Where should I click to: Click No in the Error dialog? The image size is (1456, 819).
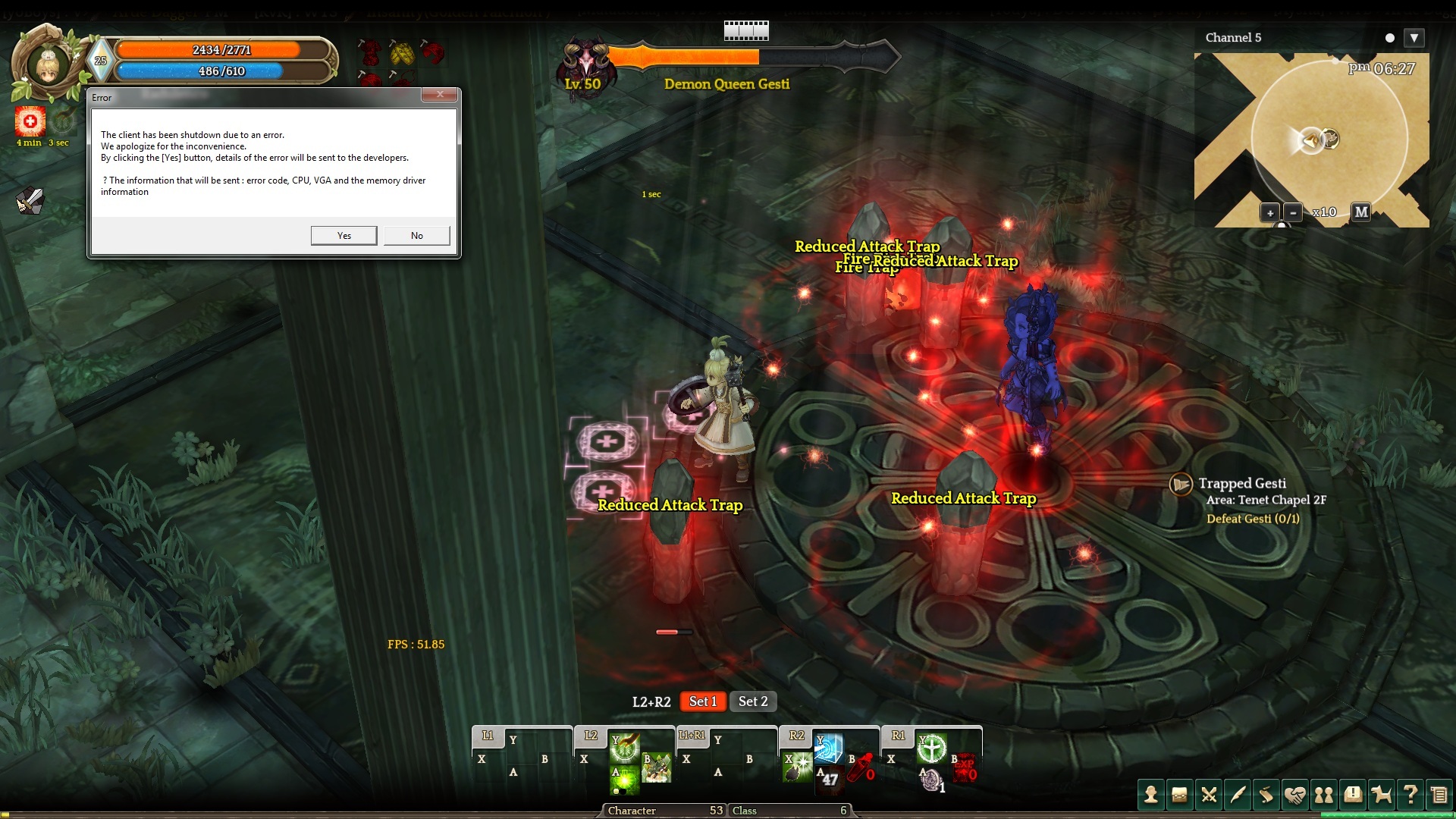[x=416, y=236]
